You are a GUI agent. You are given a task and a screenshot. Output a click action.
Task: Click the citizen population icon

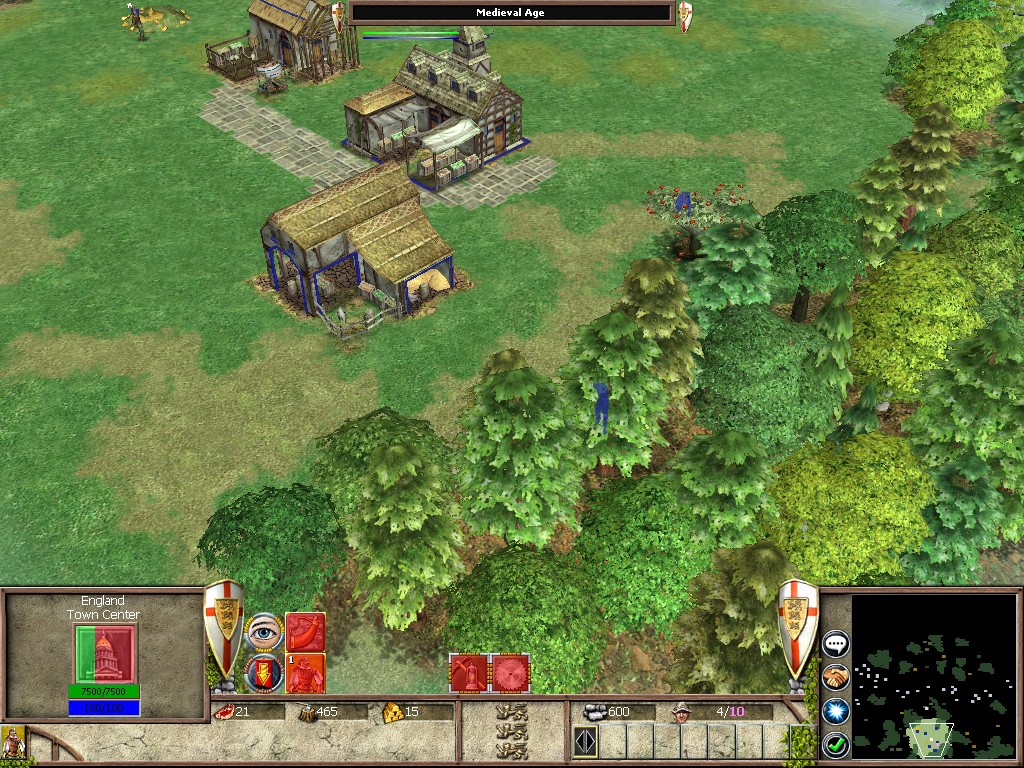point(683,712)
